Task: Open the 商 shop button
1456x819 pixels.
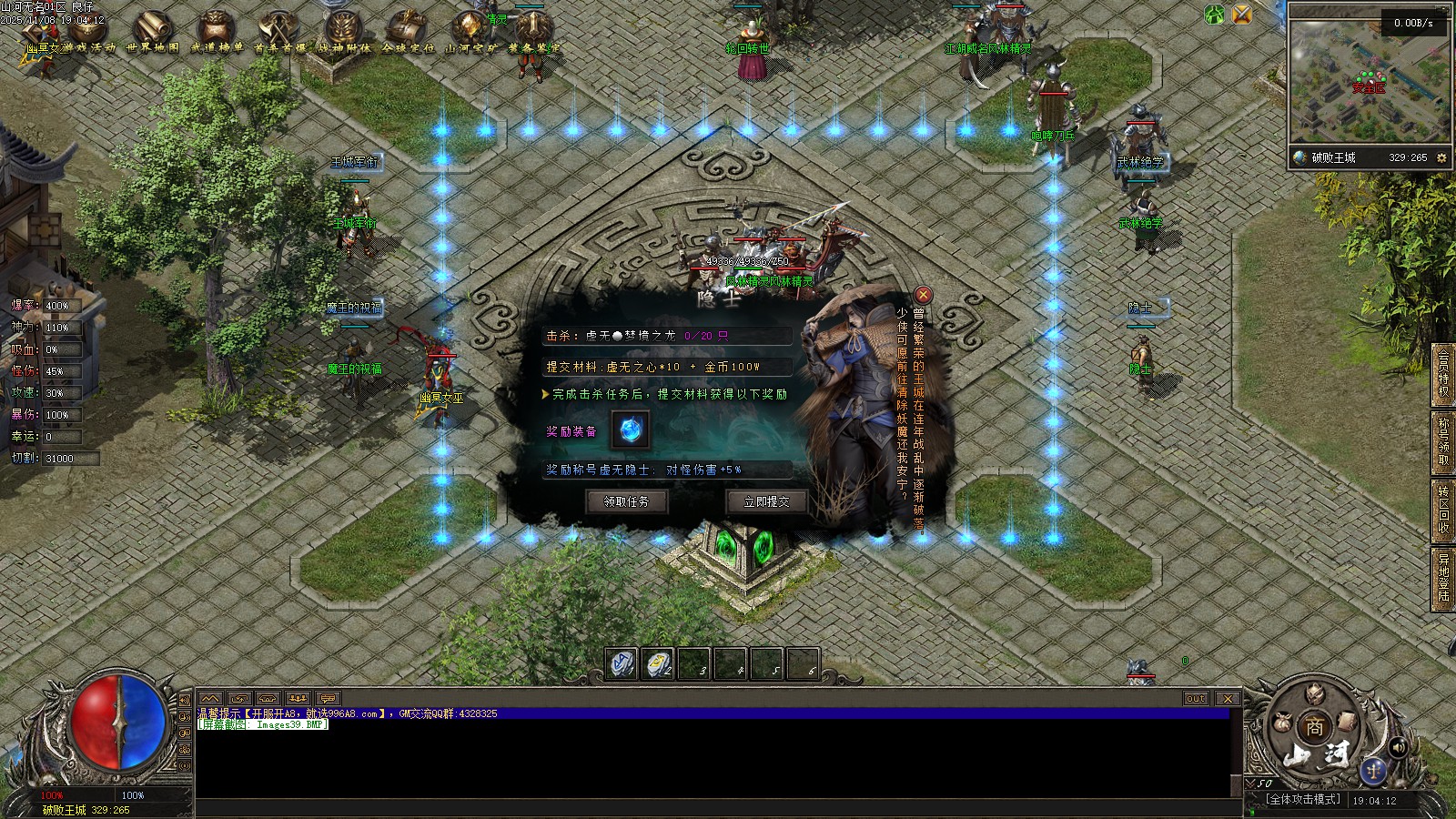Action: point(1314,727)
